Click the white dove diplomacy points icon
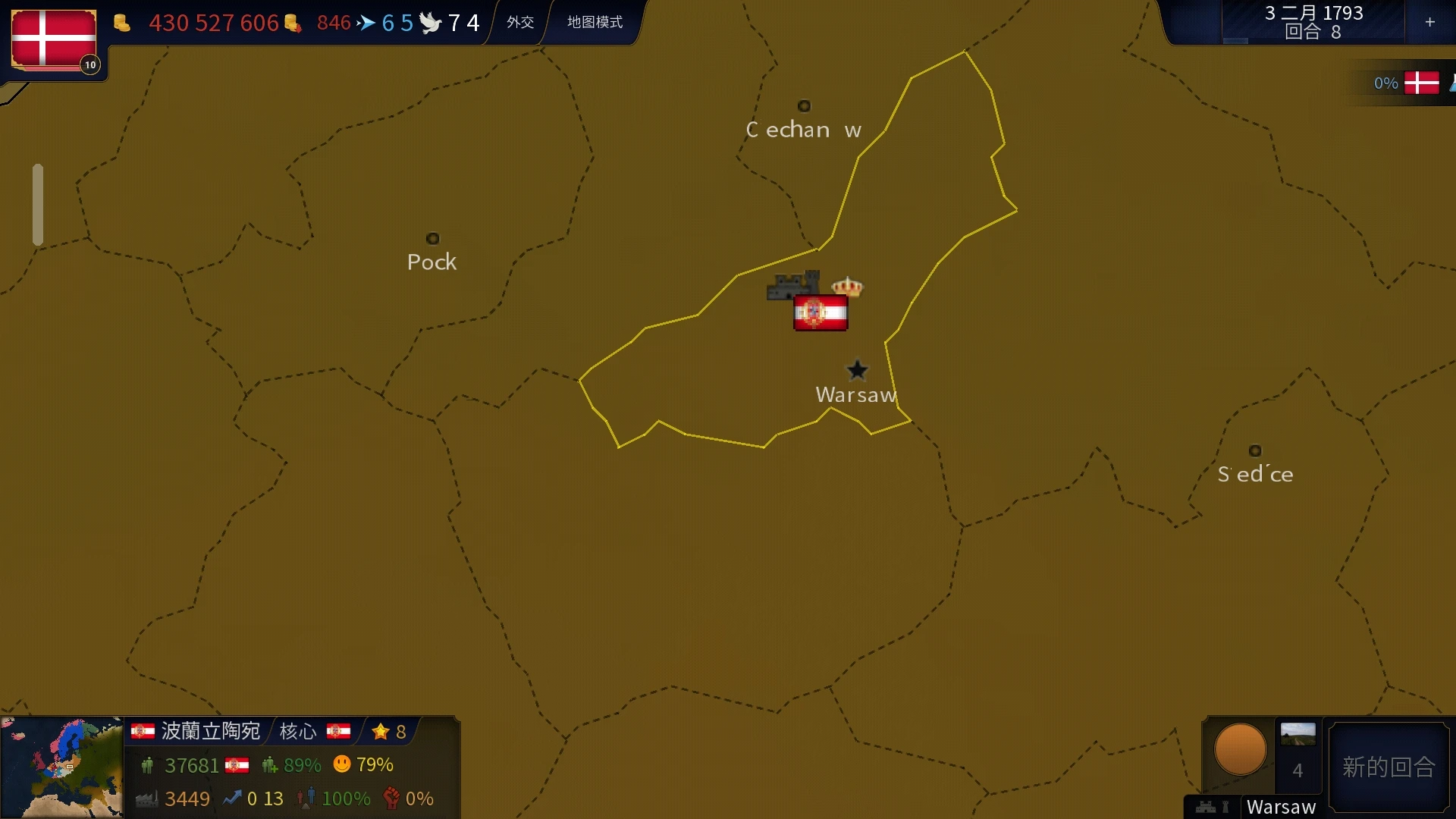 (430, 23)
